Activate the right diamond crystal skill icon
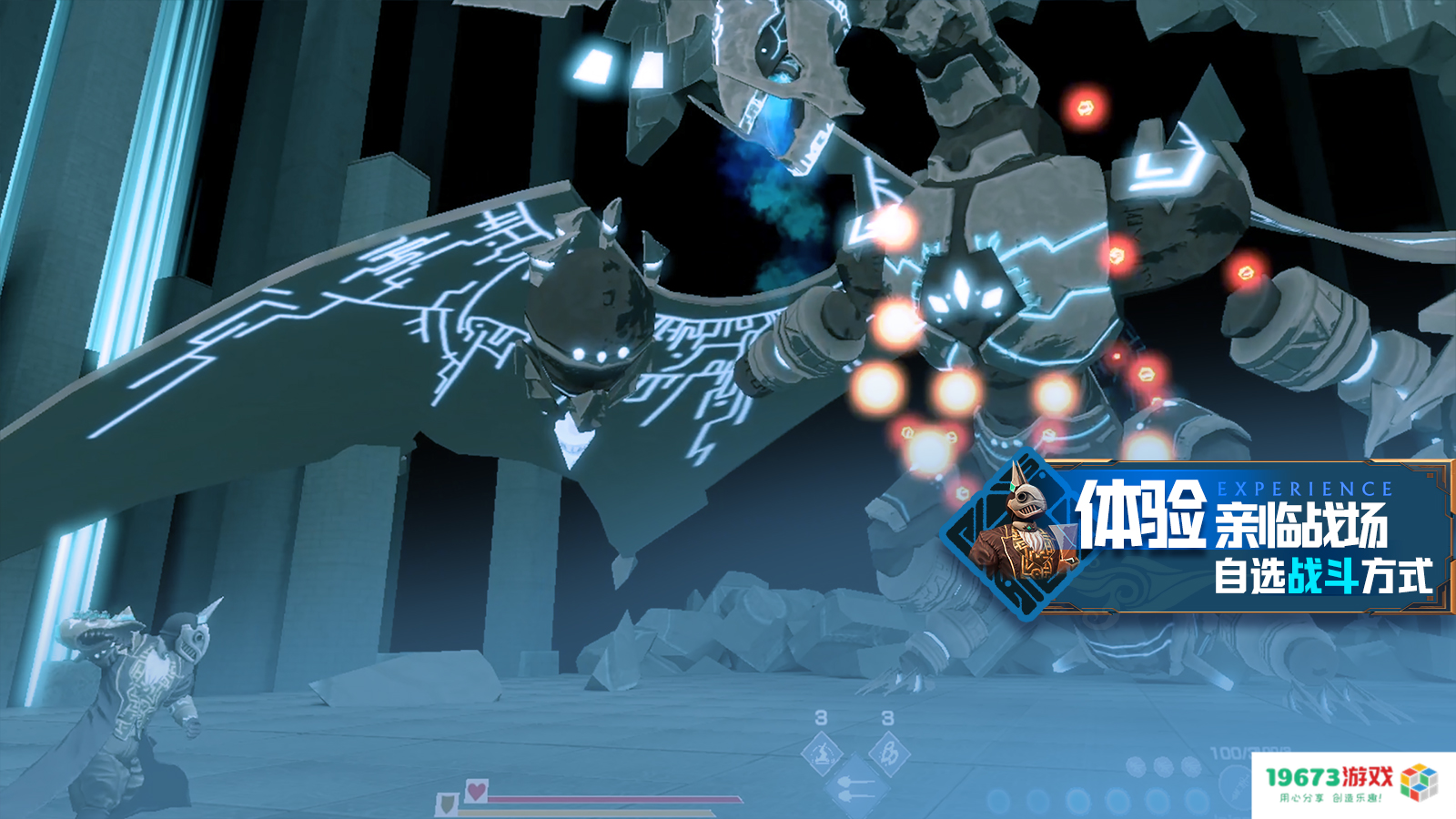Screen dimensions: 1456x819 coord(888,754)
